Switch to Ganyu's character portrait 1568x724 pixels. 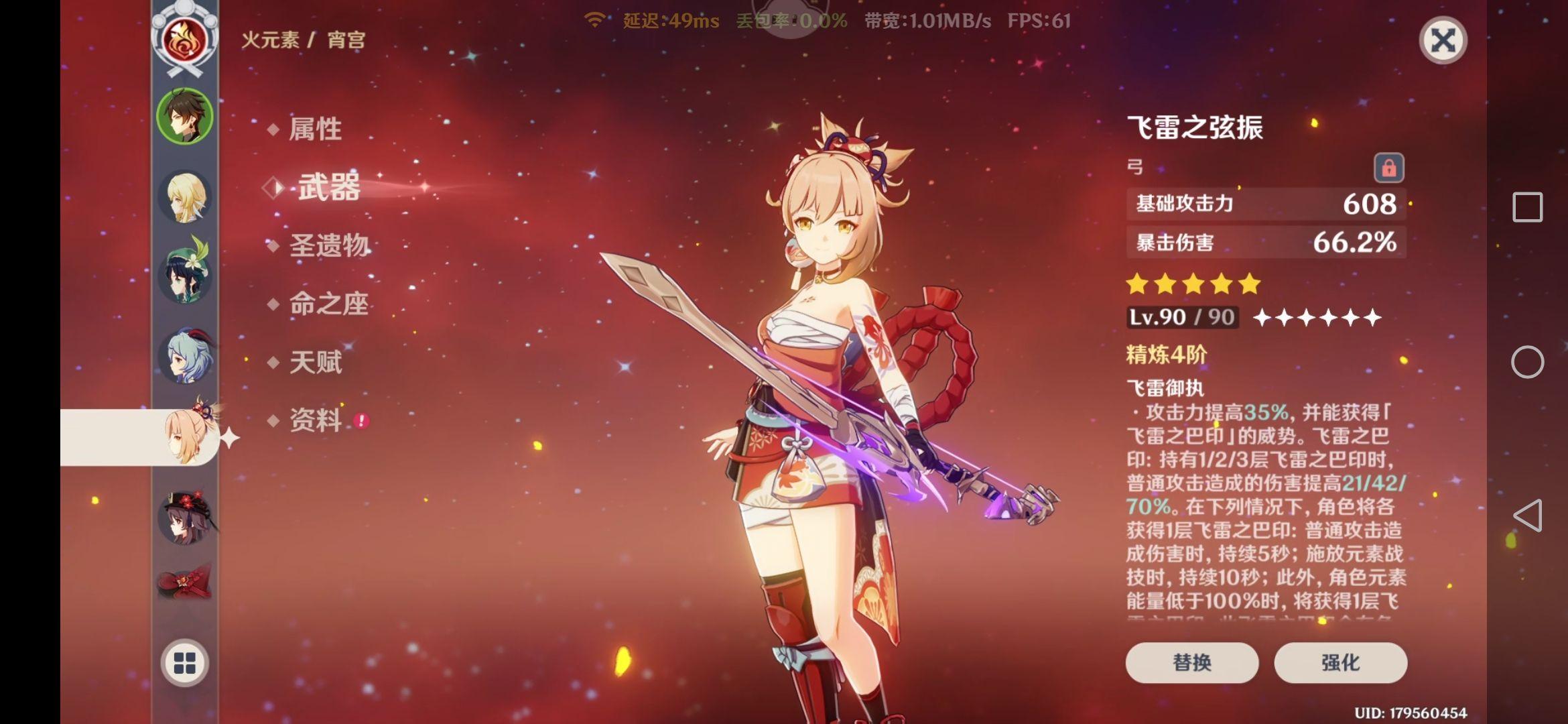point(185,355)
